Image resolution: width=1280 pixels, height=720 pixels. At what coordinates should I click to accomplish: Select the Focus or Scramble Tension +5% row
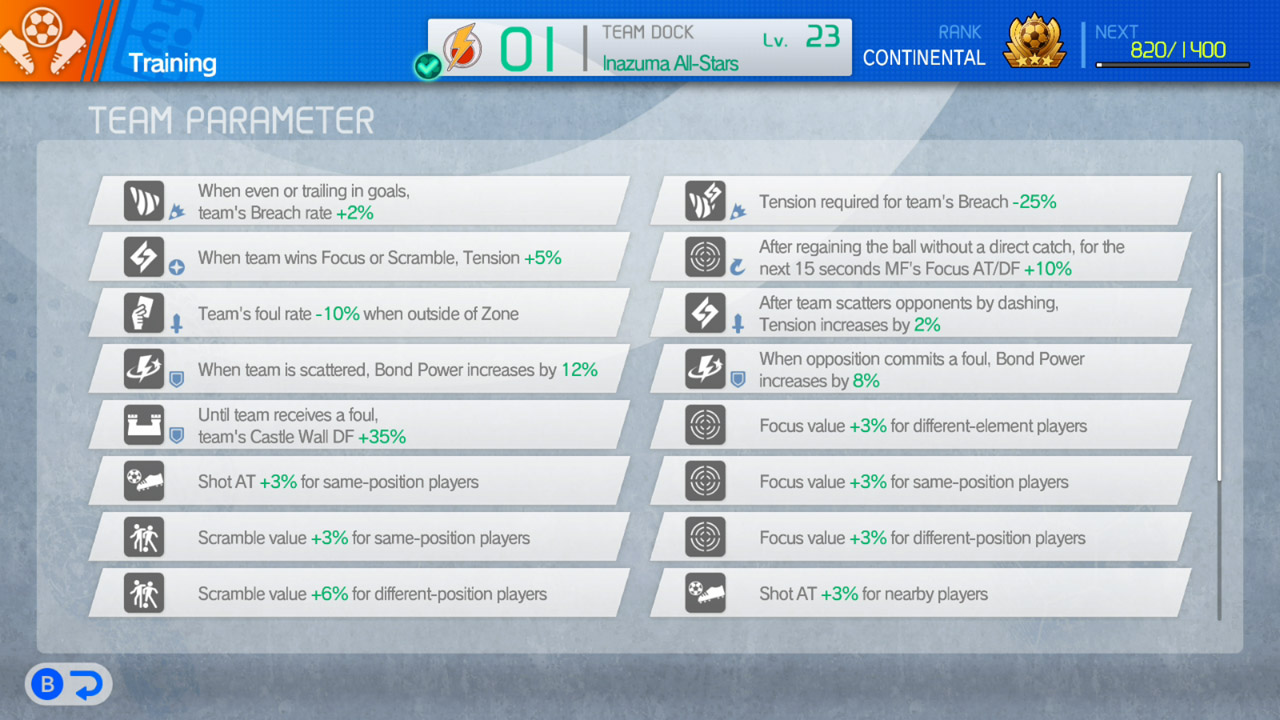coord(360,257)
